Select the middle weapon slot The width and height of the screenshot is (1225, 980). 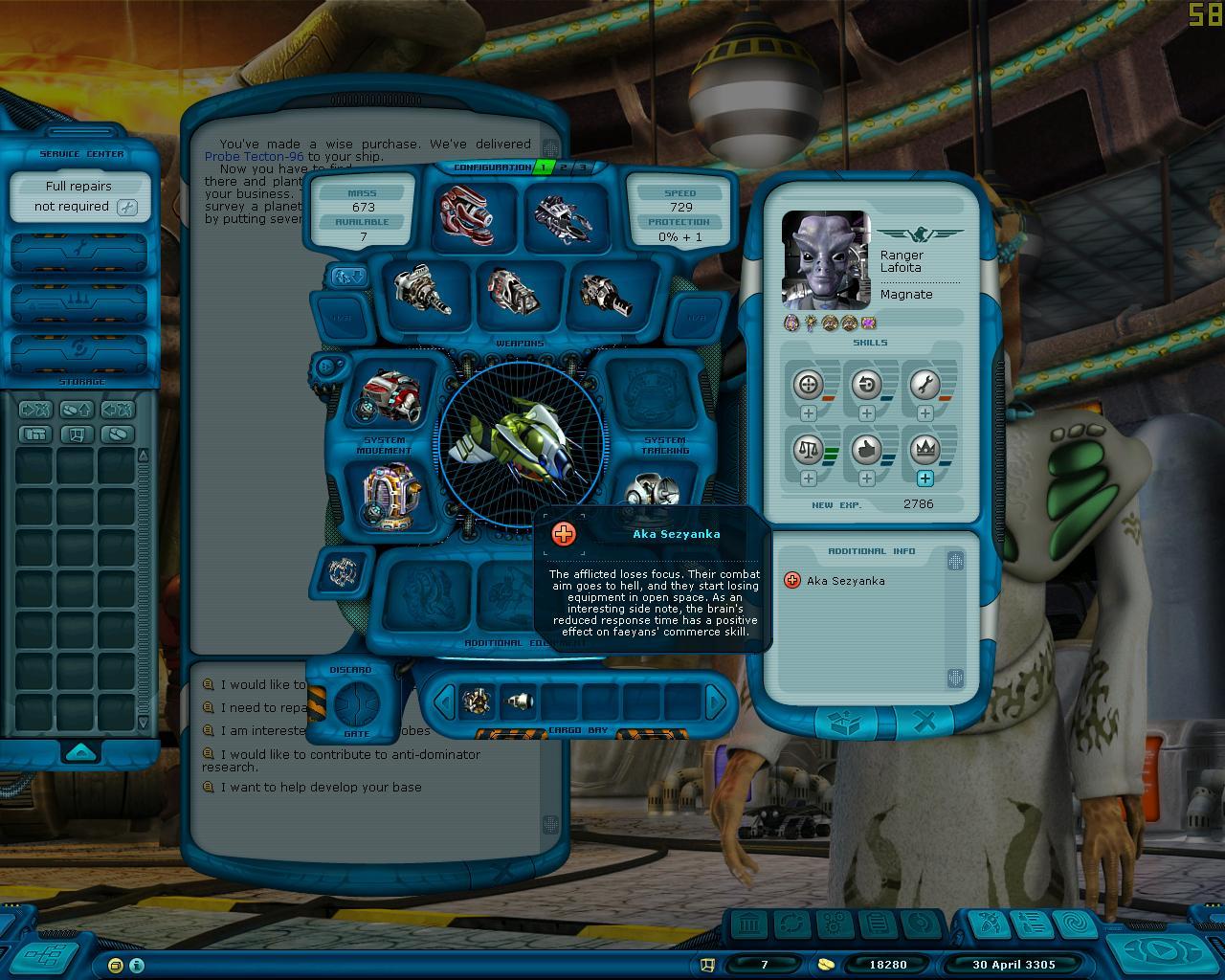tap(514, 289)
